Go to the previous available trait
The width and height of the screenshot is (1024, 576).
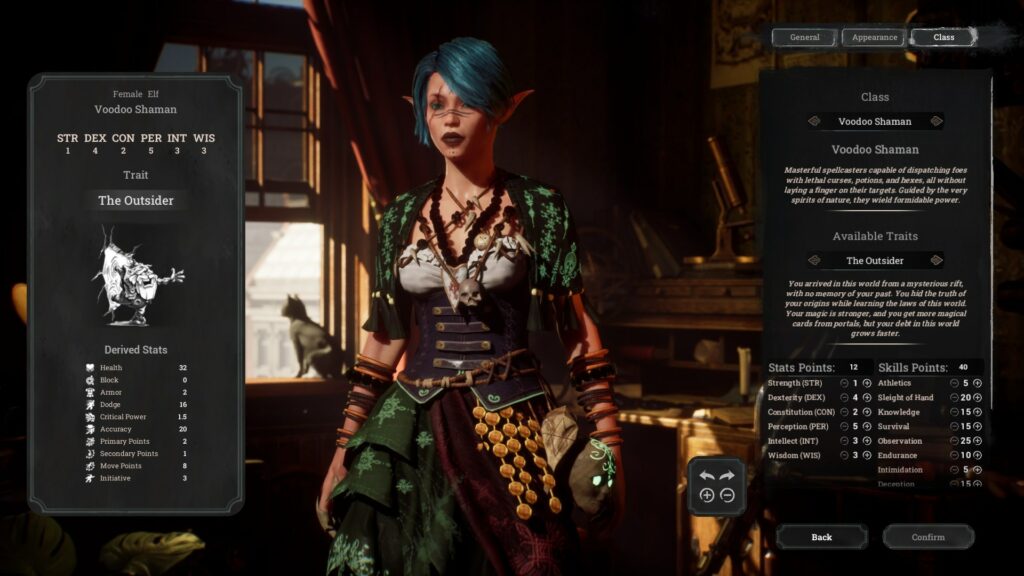(x=814, y=261)
